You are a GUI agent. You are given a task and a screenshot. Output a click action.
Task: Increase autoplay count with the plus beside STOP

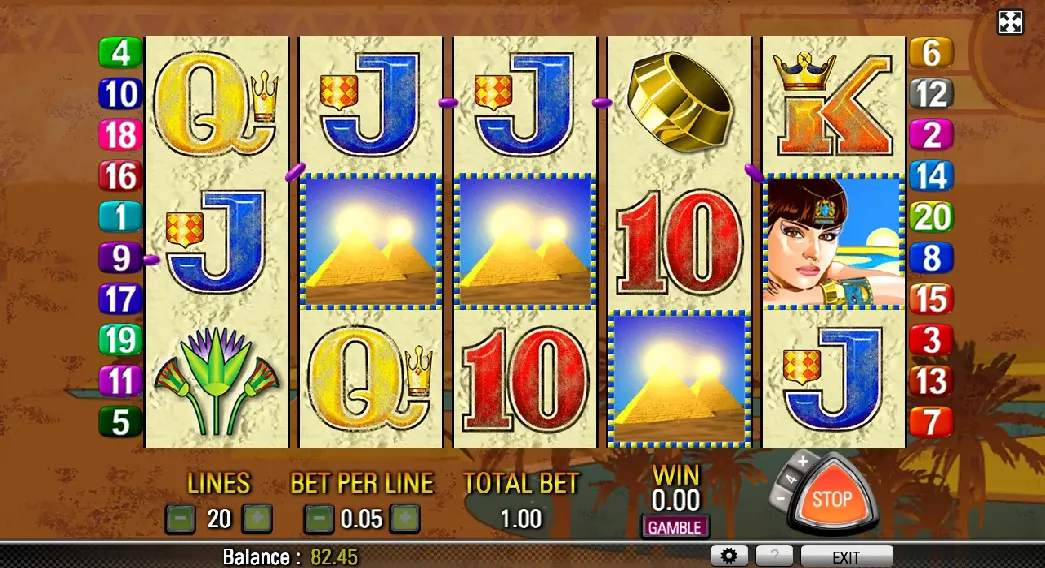[x=803, y=462]
